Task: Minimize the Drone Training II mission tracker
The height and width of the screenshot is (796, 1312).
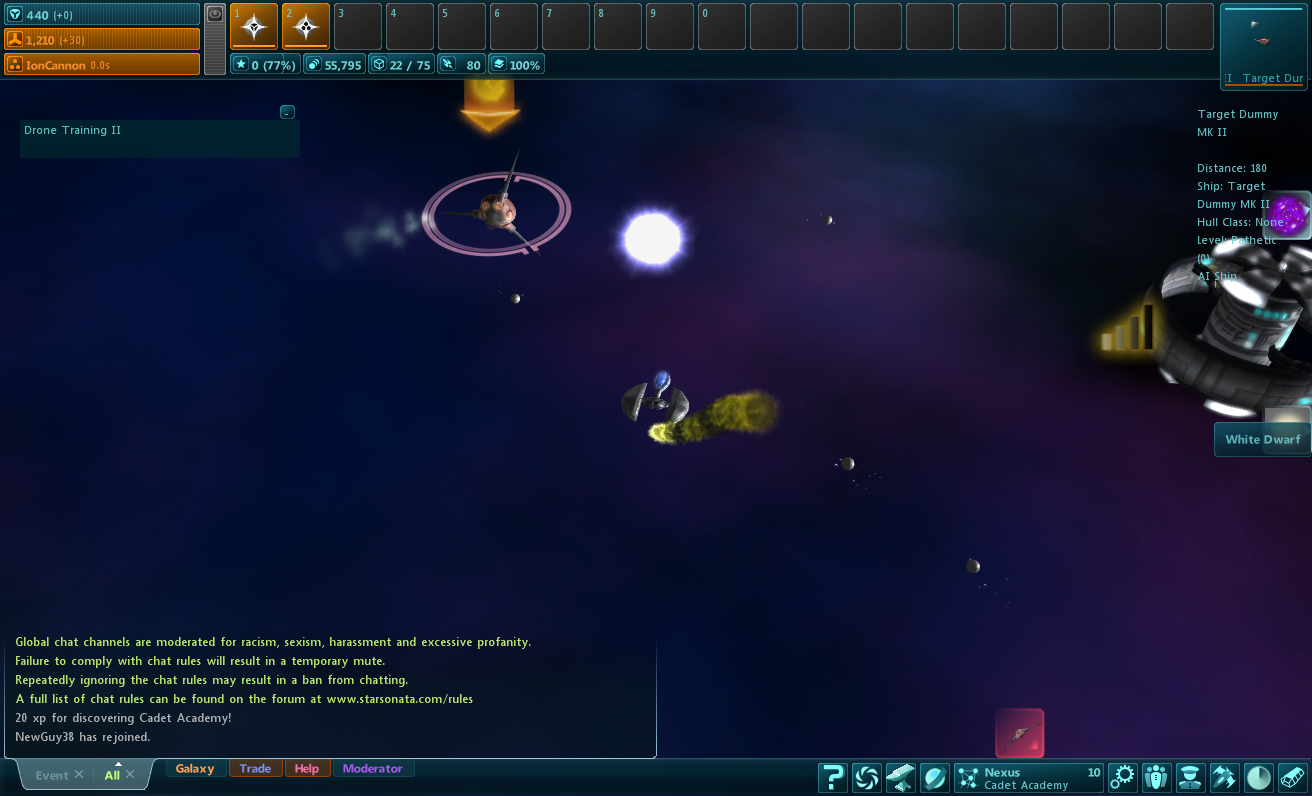Action: (x=287, y=112)
